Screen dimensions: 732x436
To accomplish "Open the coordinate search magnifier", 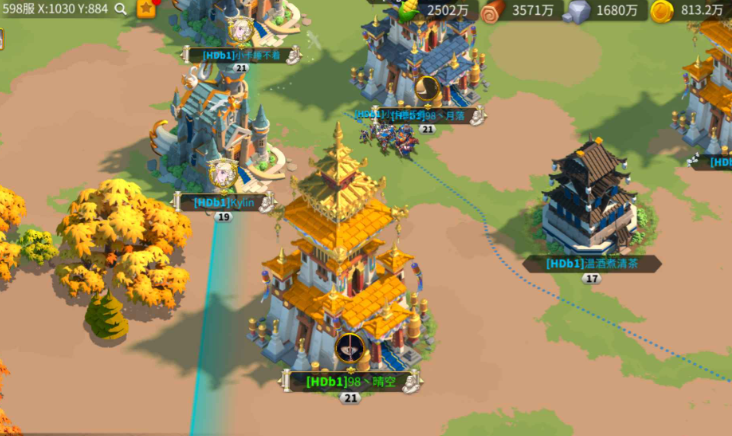I will coord(121,9).
